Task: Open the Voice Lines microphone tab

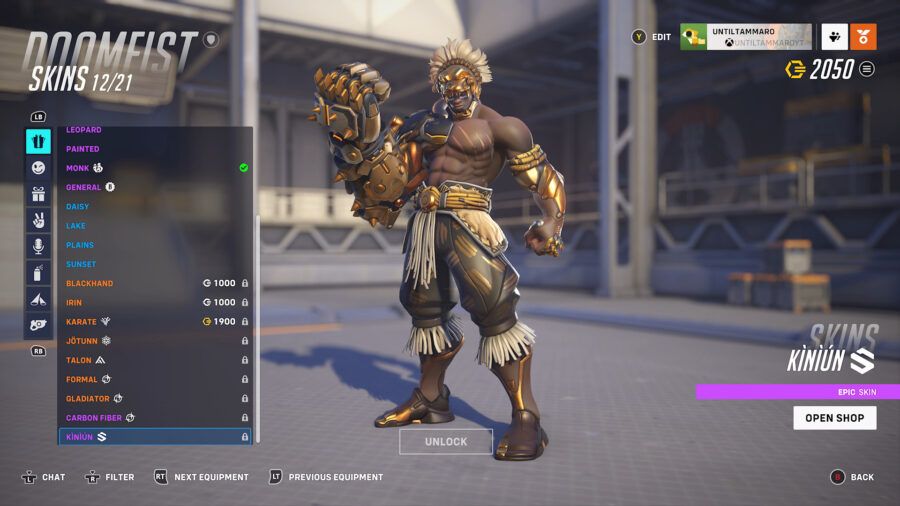Action: tap(38, 246)
